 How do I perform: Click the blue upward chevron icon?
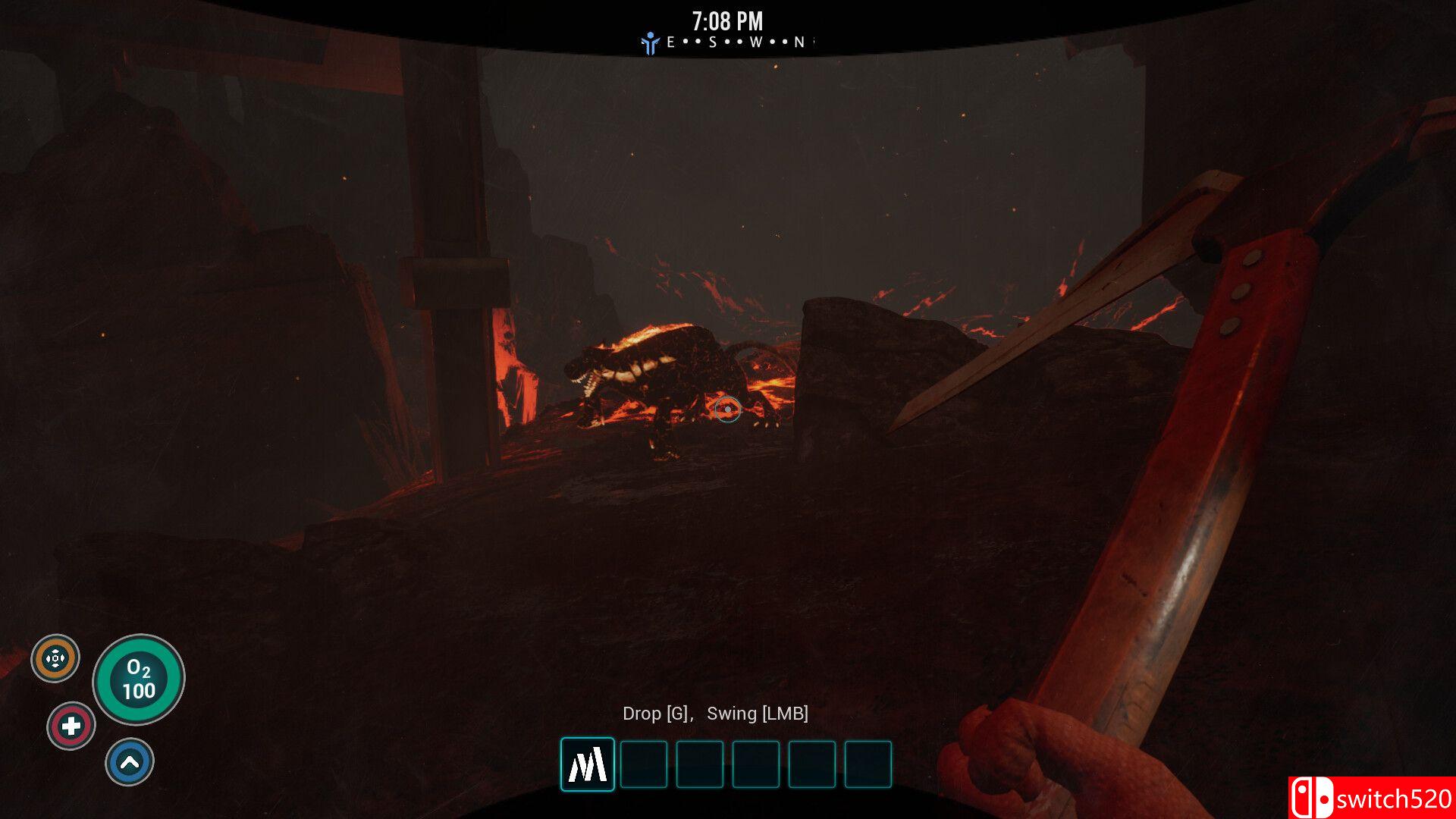pos(130,762)
